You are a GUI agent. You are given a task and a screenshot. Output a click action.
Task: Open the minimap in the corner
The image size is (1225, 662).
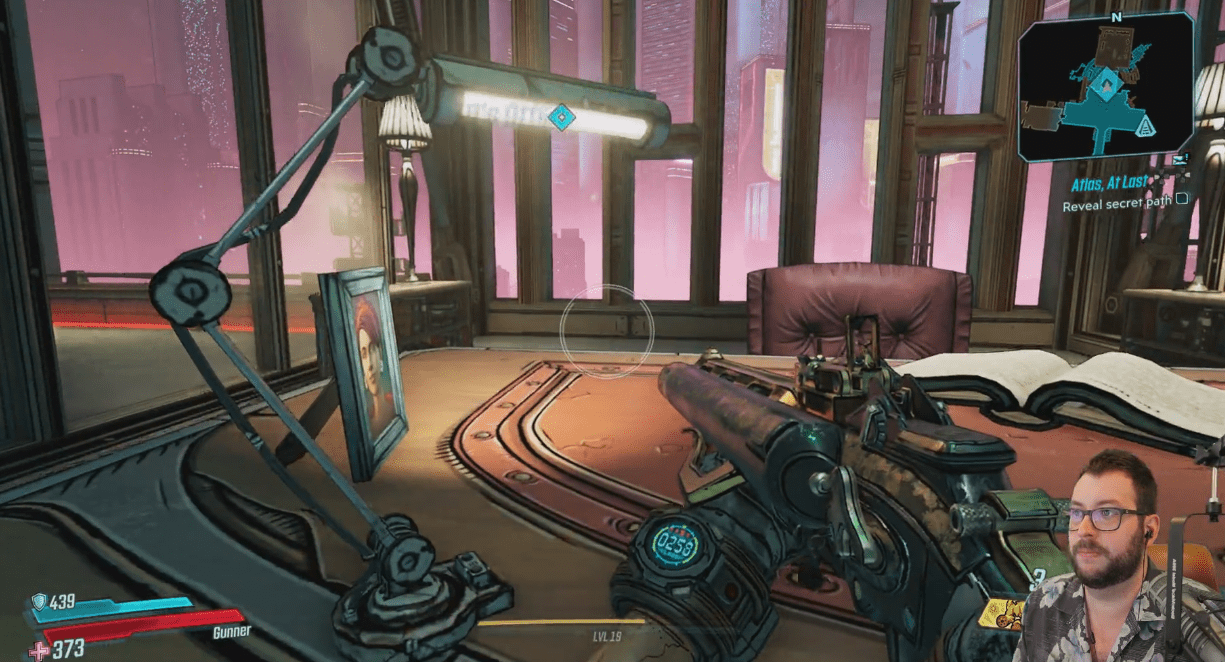[1105, 87]
